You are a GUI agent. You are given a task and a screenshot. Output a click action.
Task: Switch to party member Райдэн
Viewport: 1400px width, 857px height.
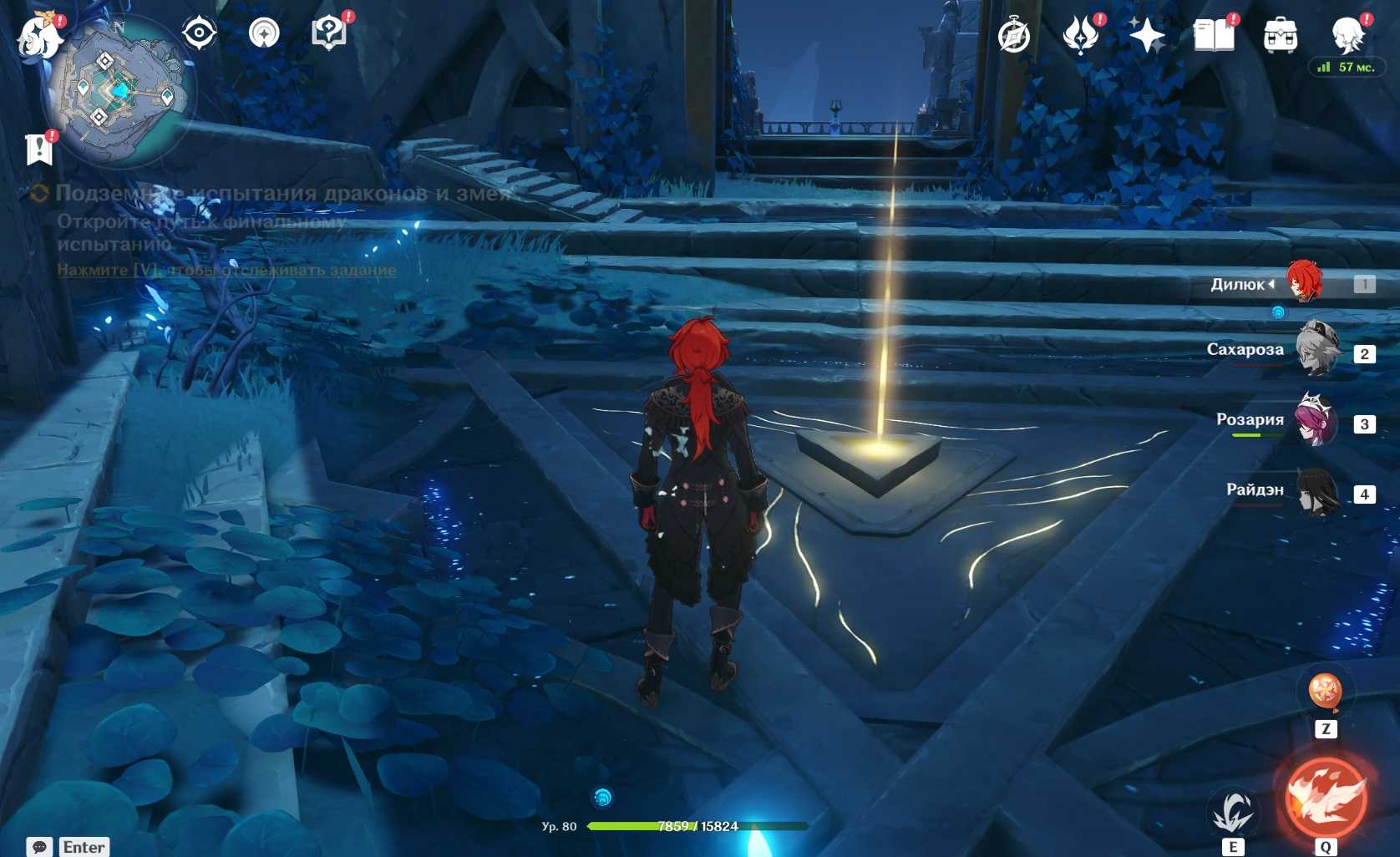click(1318, 491)
